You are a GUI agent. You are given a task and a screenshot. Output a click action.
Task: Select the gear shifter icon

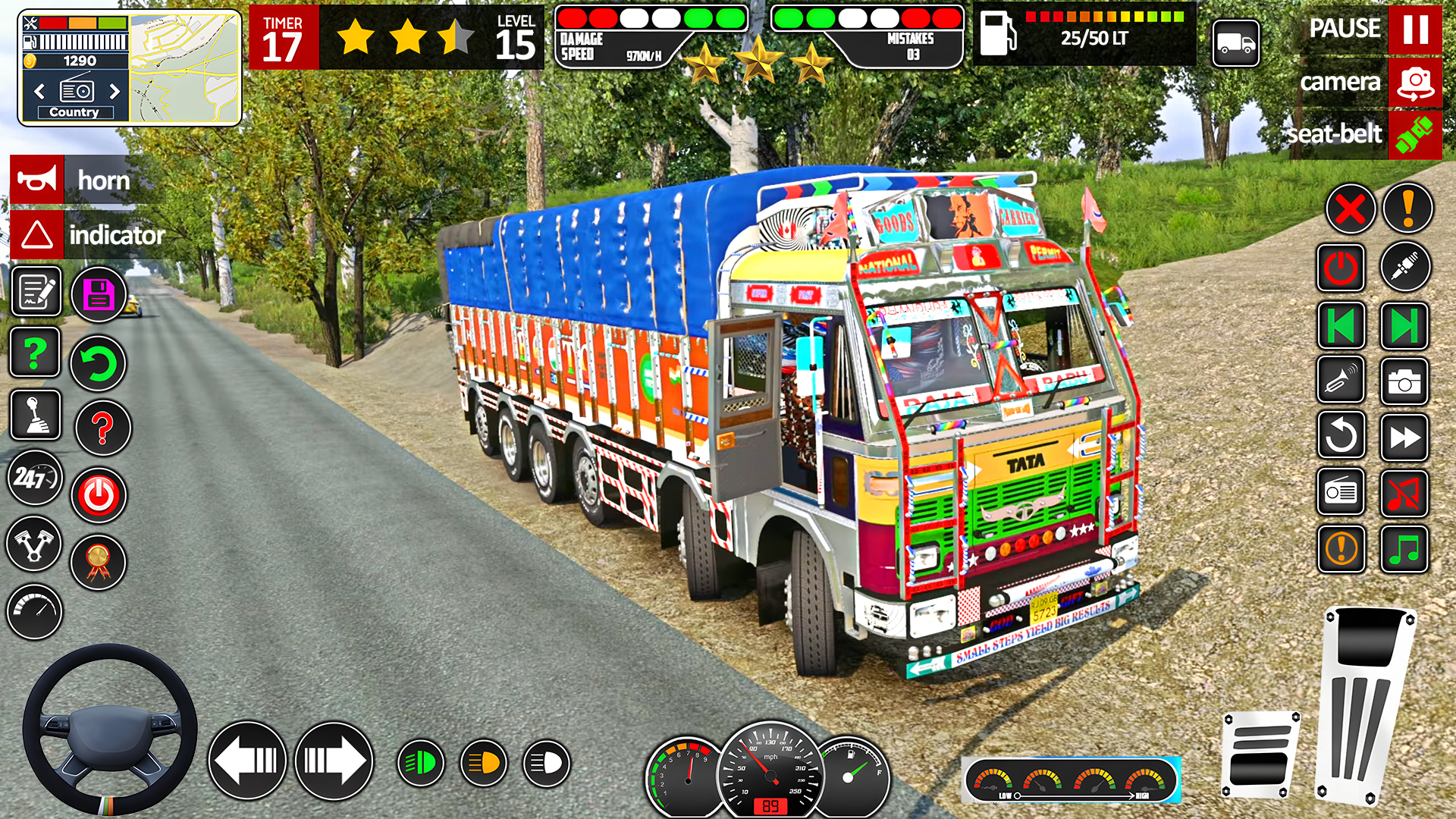34,413
